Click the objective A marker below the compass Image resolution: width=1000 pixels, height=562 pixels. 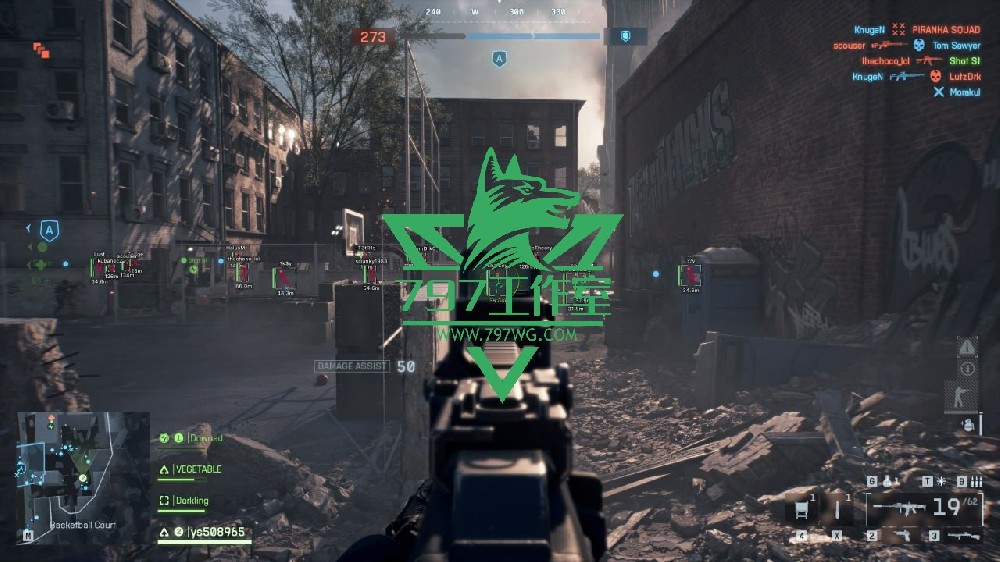coord(498,60)
